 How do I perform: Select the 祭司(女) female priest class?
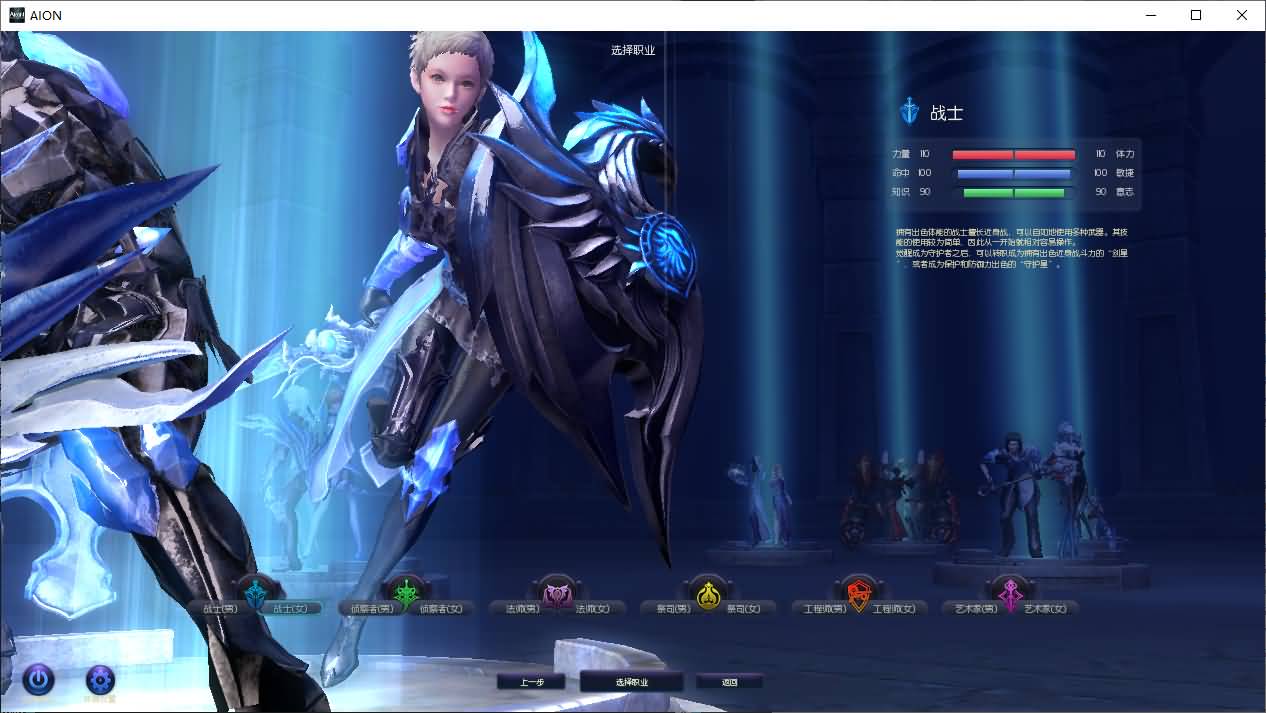[743, 608]
